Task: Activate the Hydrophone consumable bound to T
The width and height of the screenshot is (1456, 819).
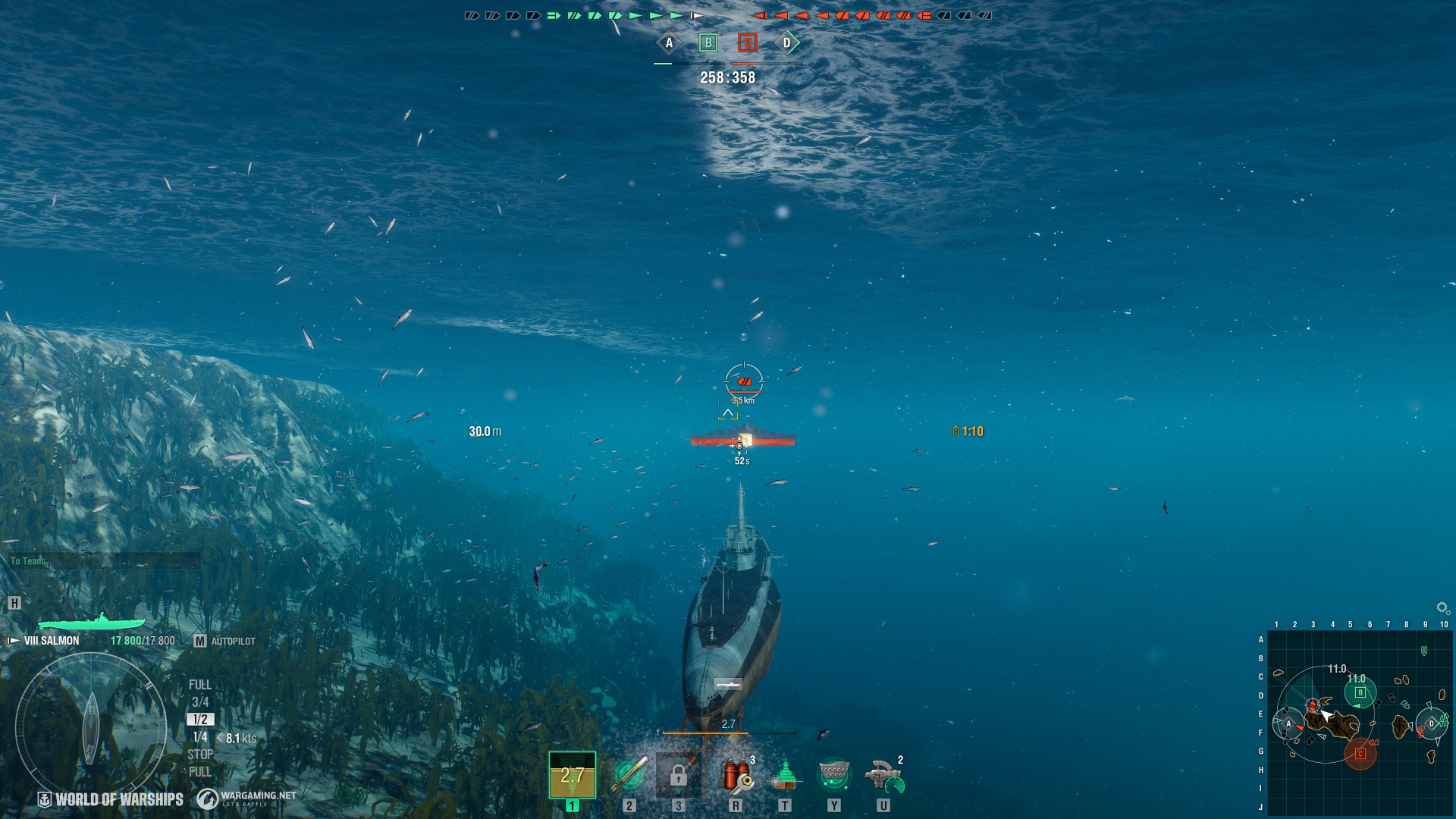Action: pyautogui.click(x=786, y=775)
